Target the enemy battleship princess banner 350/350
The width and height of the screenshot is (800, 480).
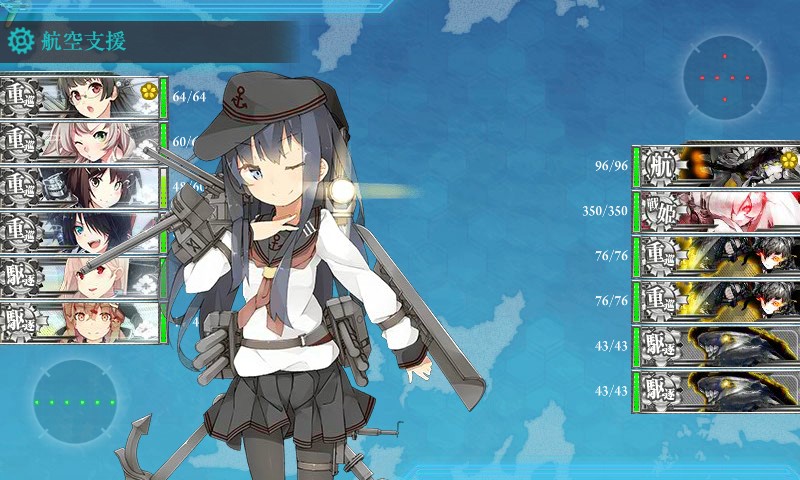click(718, 209)
